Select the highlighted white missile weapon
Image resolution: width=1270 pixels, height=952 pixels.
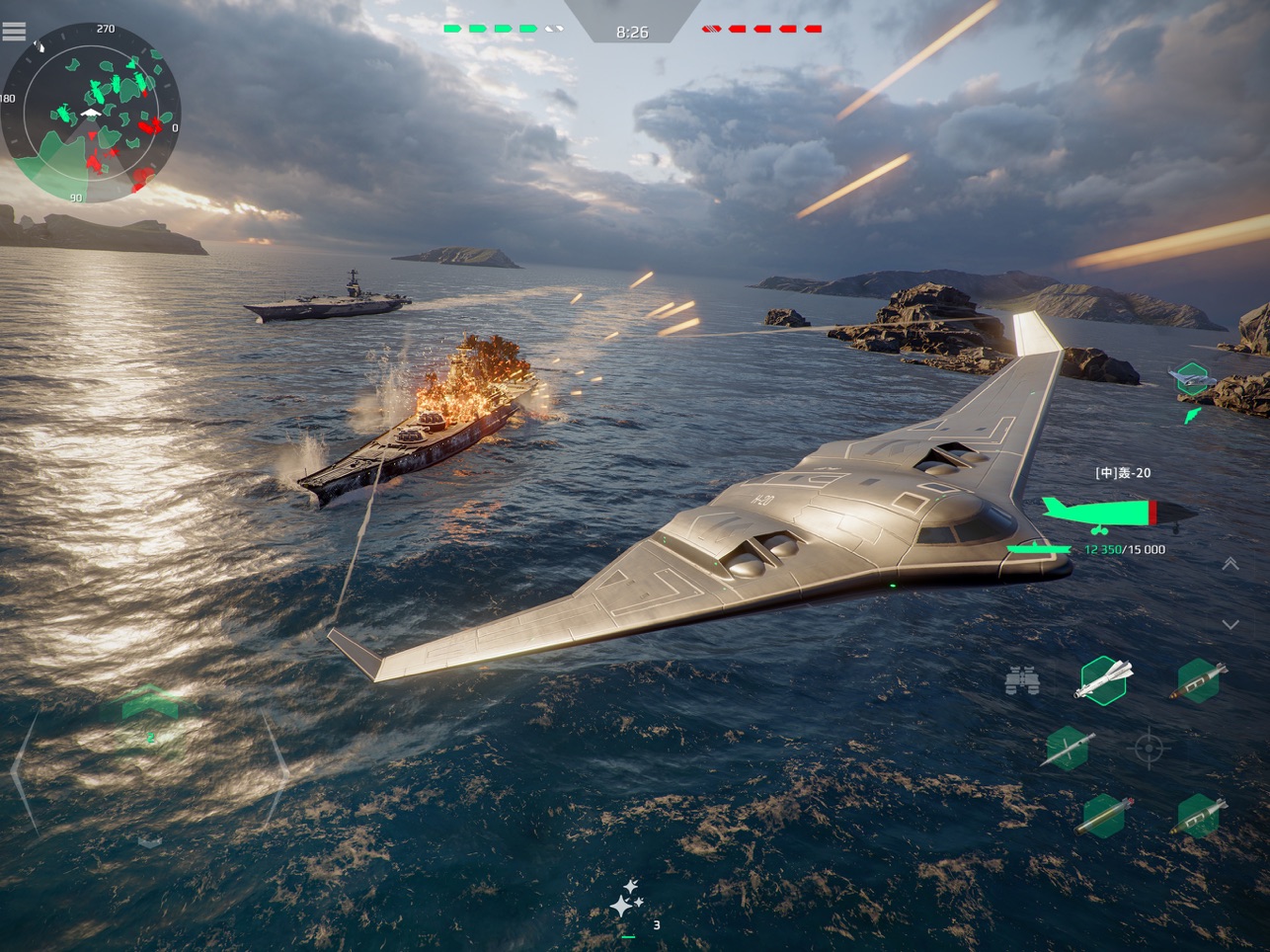1102,679
